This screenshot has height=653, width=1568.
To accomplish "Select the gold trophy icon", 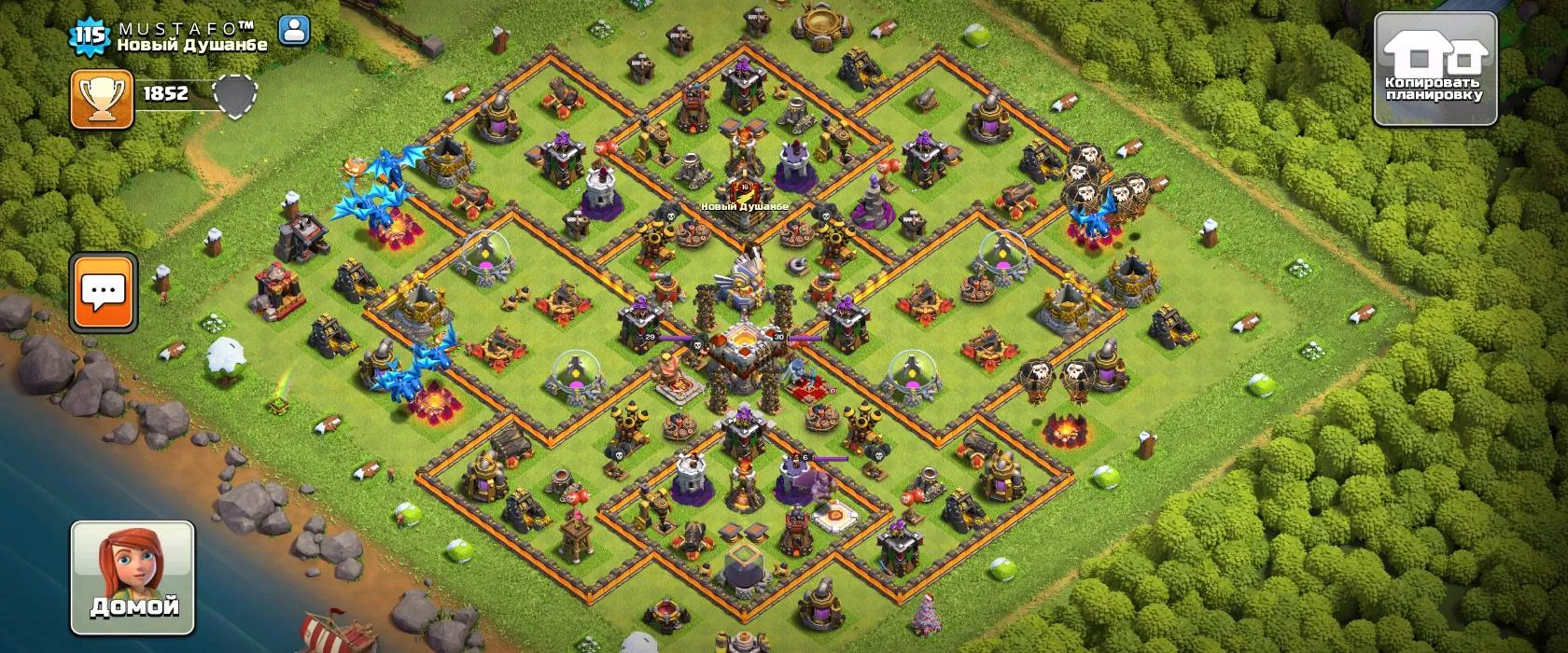I will 102,98.
